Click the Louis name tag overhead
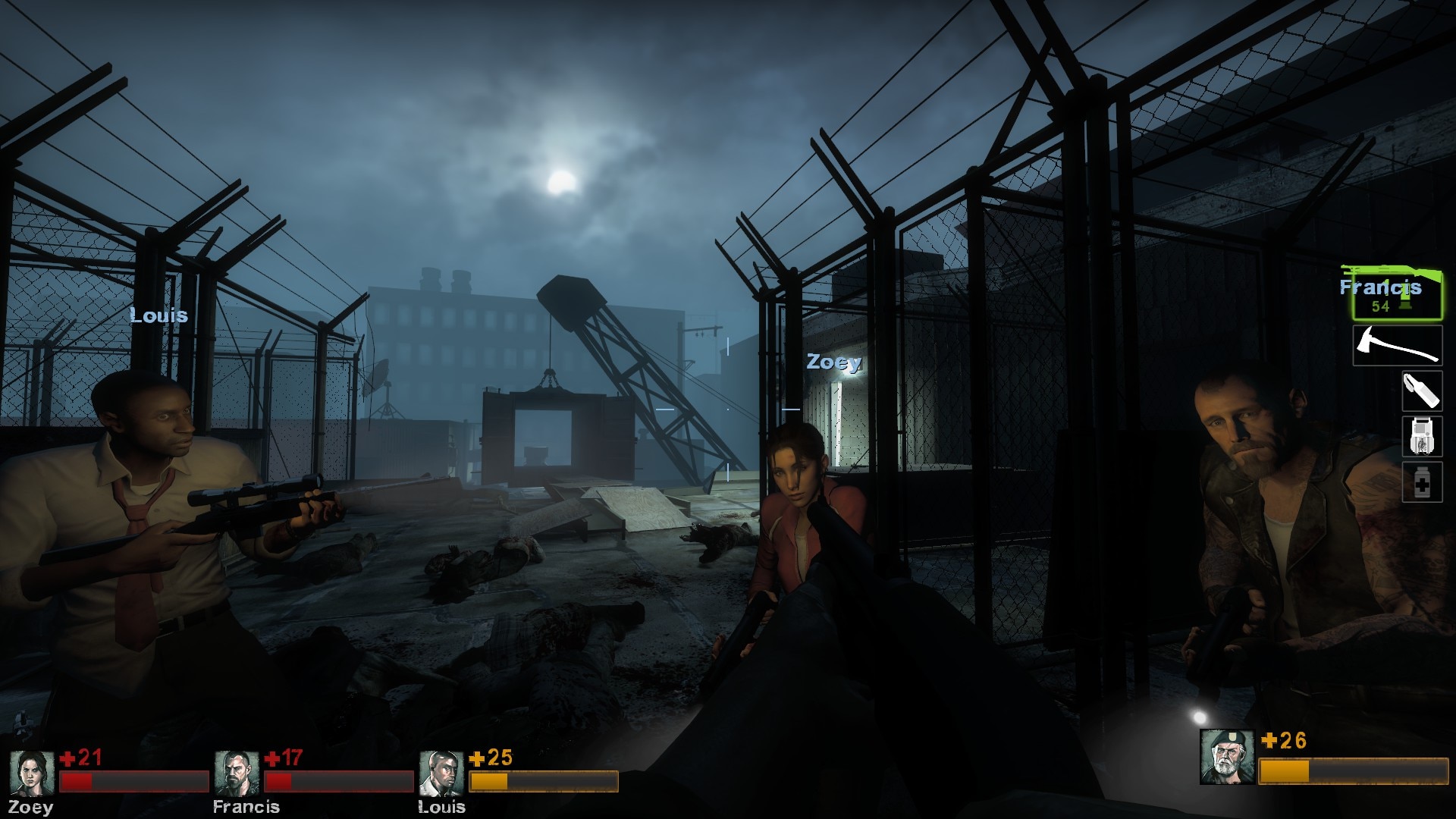 158,316
